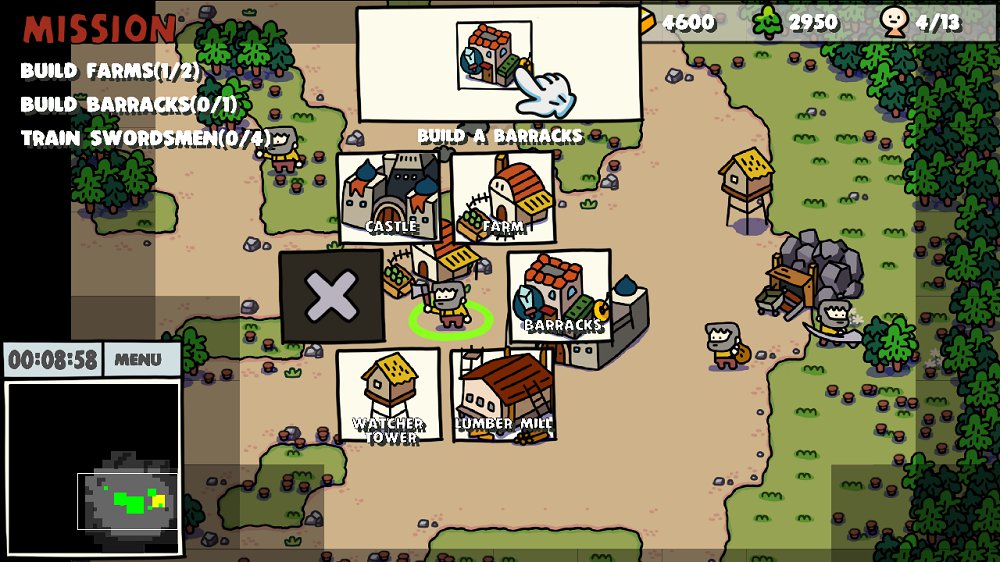The height and width of the screenshot is (562, 1000).
Task: Select the worker unit with the green ring
Action: [449, 307]
